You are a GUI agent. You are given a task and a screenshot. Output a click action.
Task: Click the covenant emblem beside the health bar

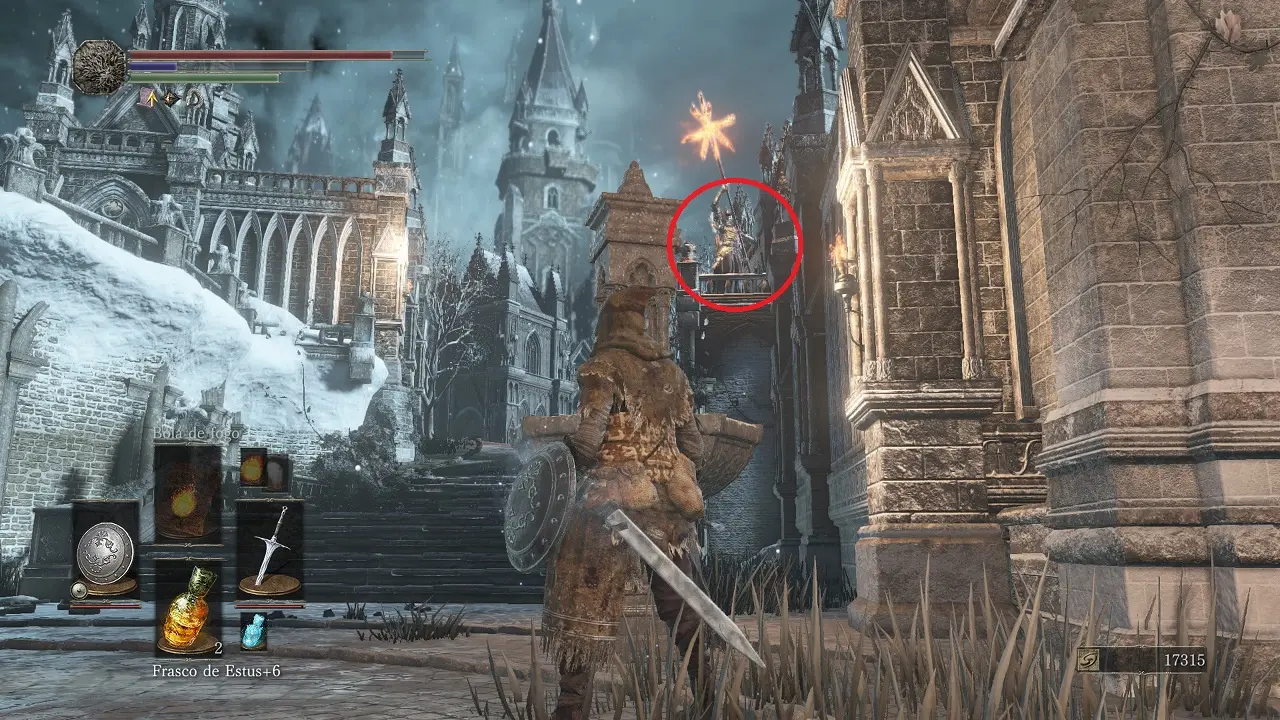[99, 66]
